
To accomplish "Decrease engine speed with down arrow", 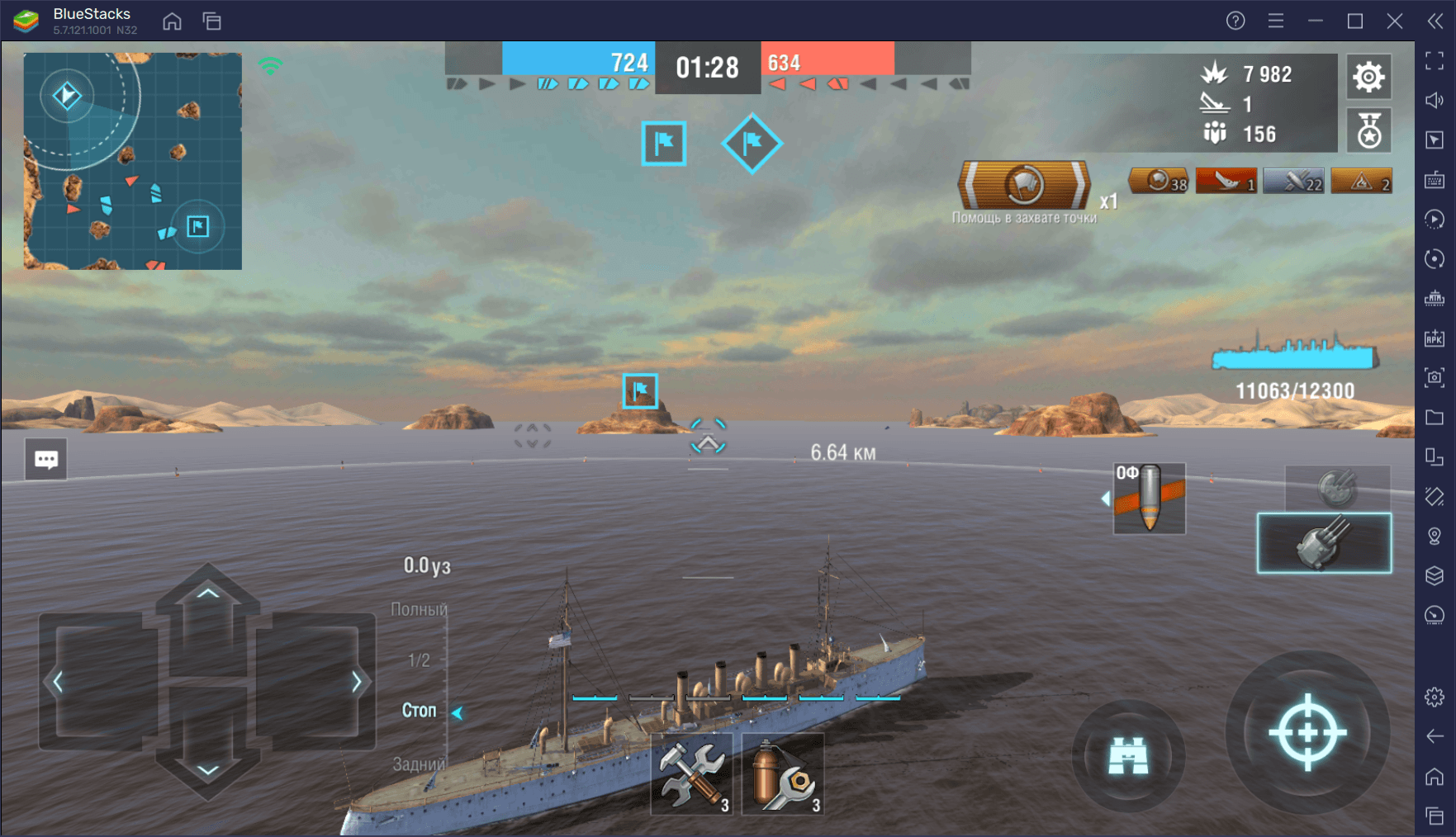I will click(208, 769).
